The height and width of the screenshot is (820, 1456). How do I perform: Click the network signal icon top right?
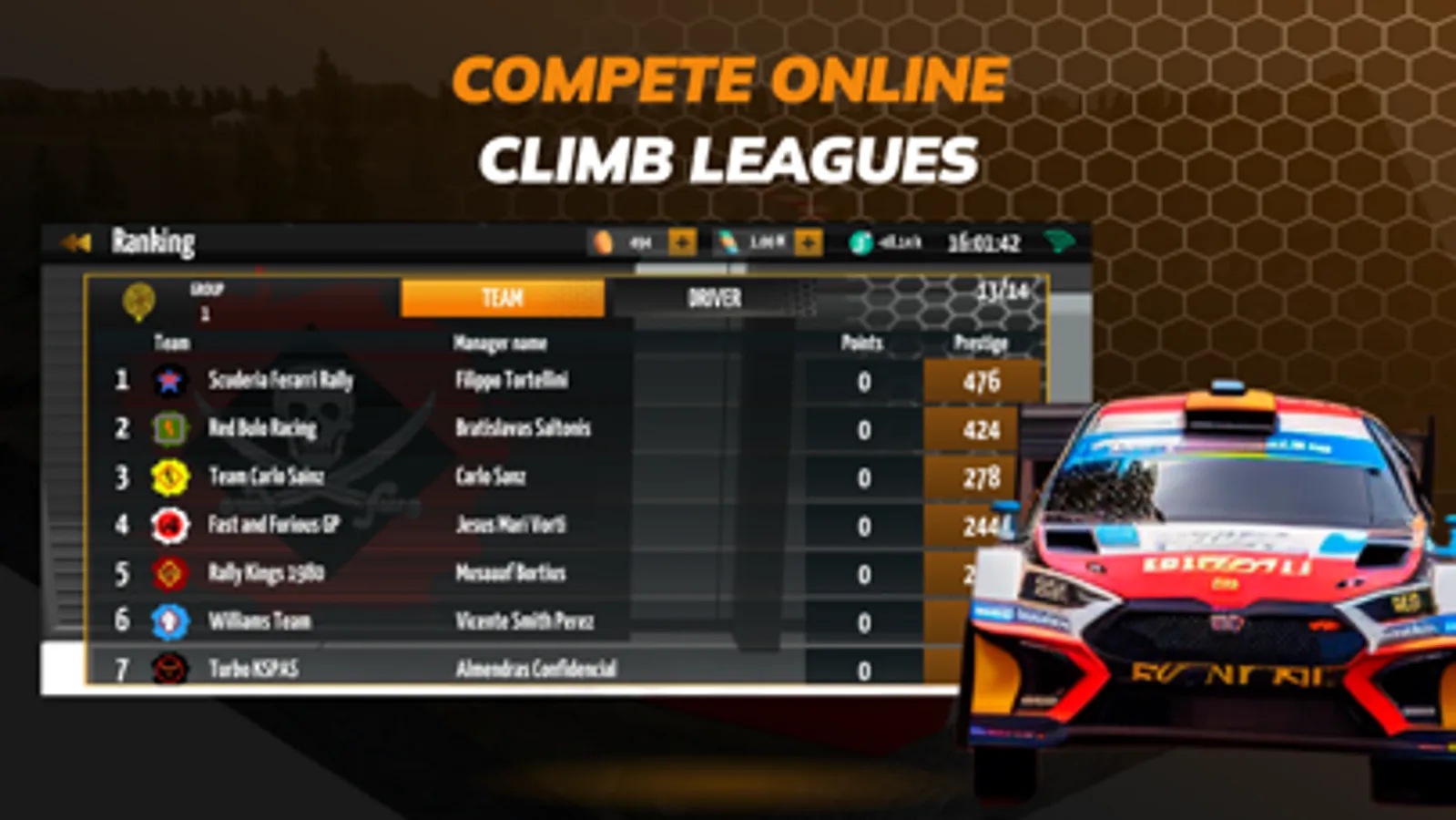(1059, 242)
